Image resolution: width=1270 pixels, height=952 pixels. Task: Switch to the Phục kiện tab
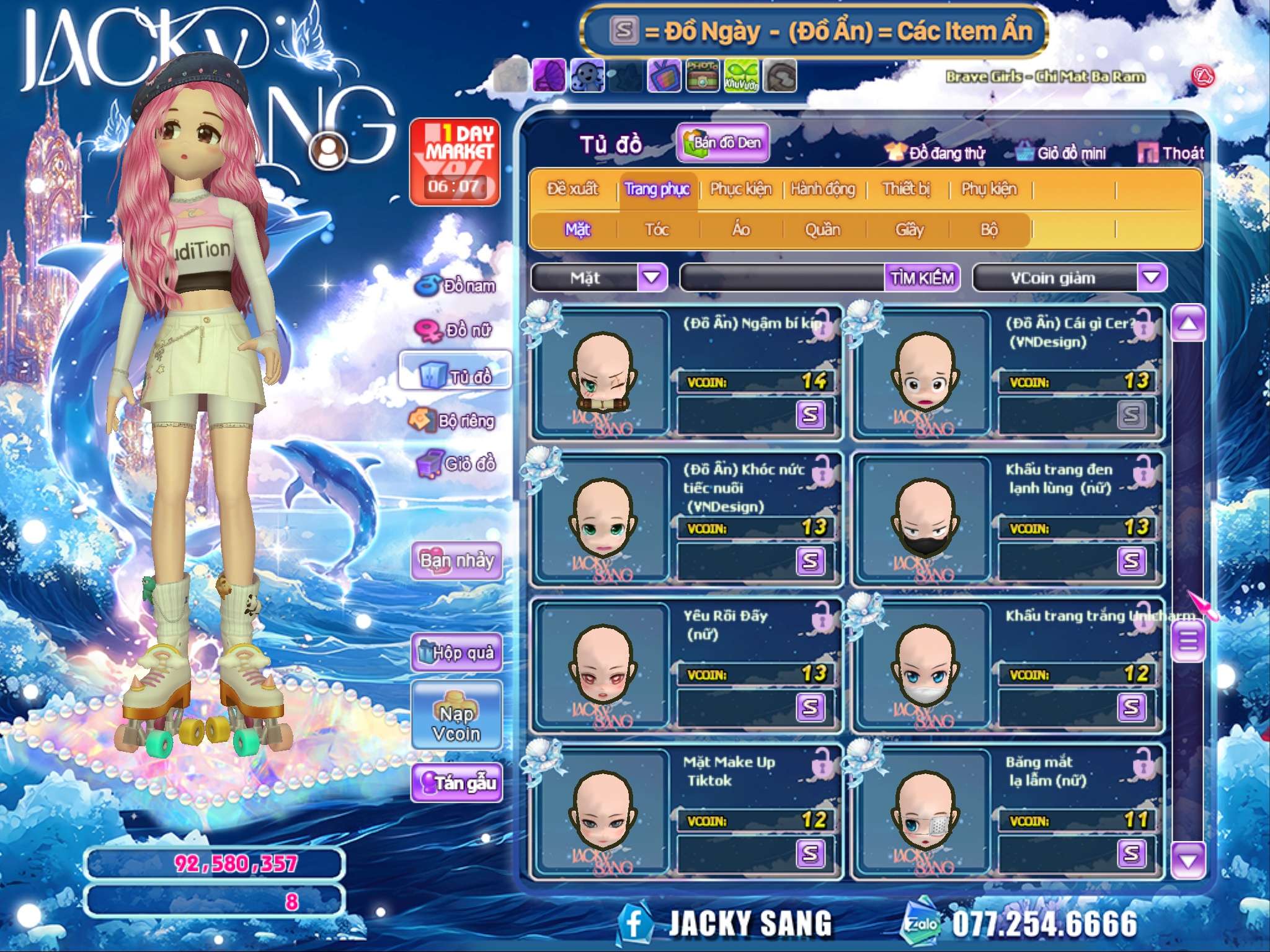tap(741, 189)
